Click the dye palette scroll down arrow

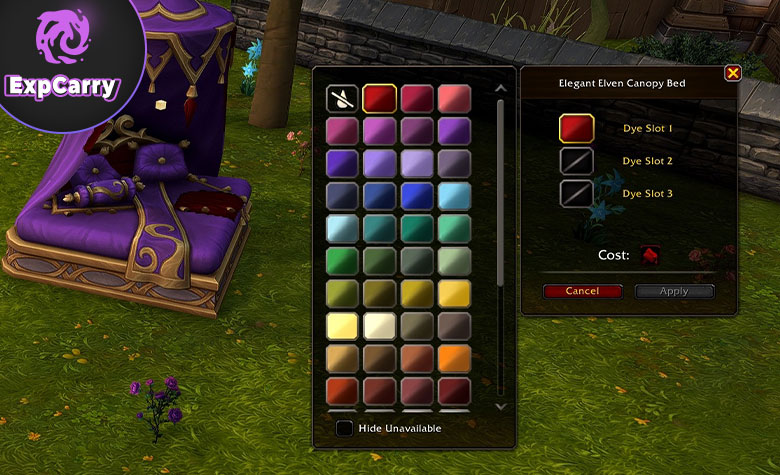pos(501,406)
